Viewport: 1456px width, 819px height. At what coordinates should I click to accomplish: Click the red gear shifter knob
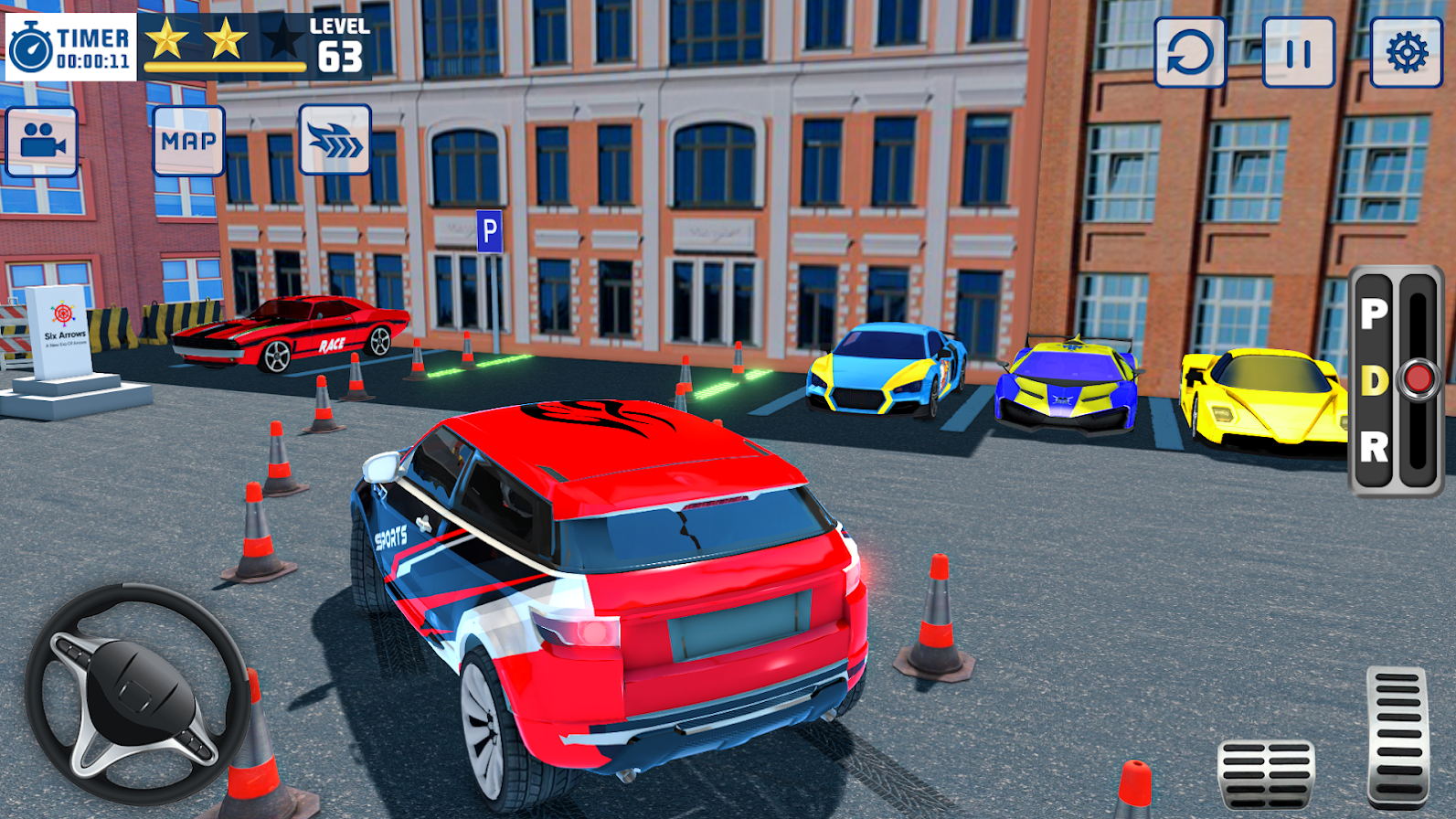click(1418, 378)
